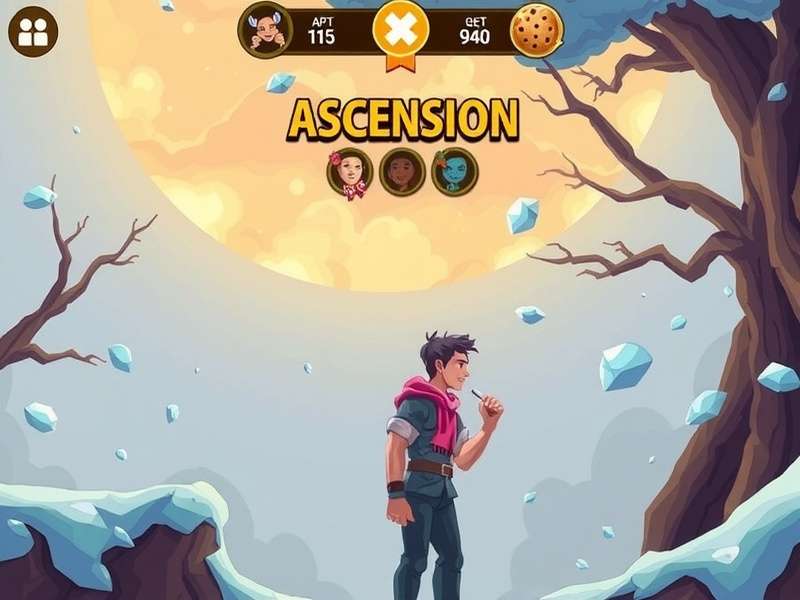Tap the chocolate chip cookie icon
800x600 pixels.
[x=537, y=31]
